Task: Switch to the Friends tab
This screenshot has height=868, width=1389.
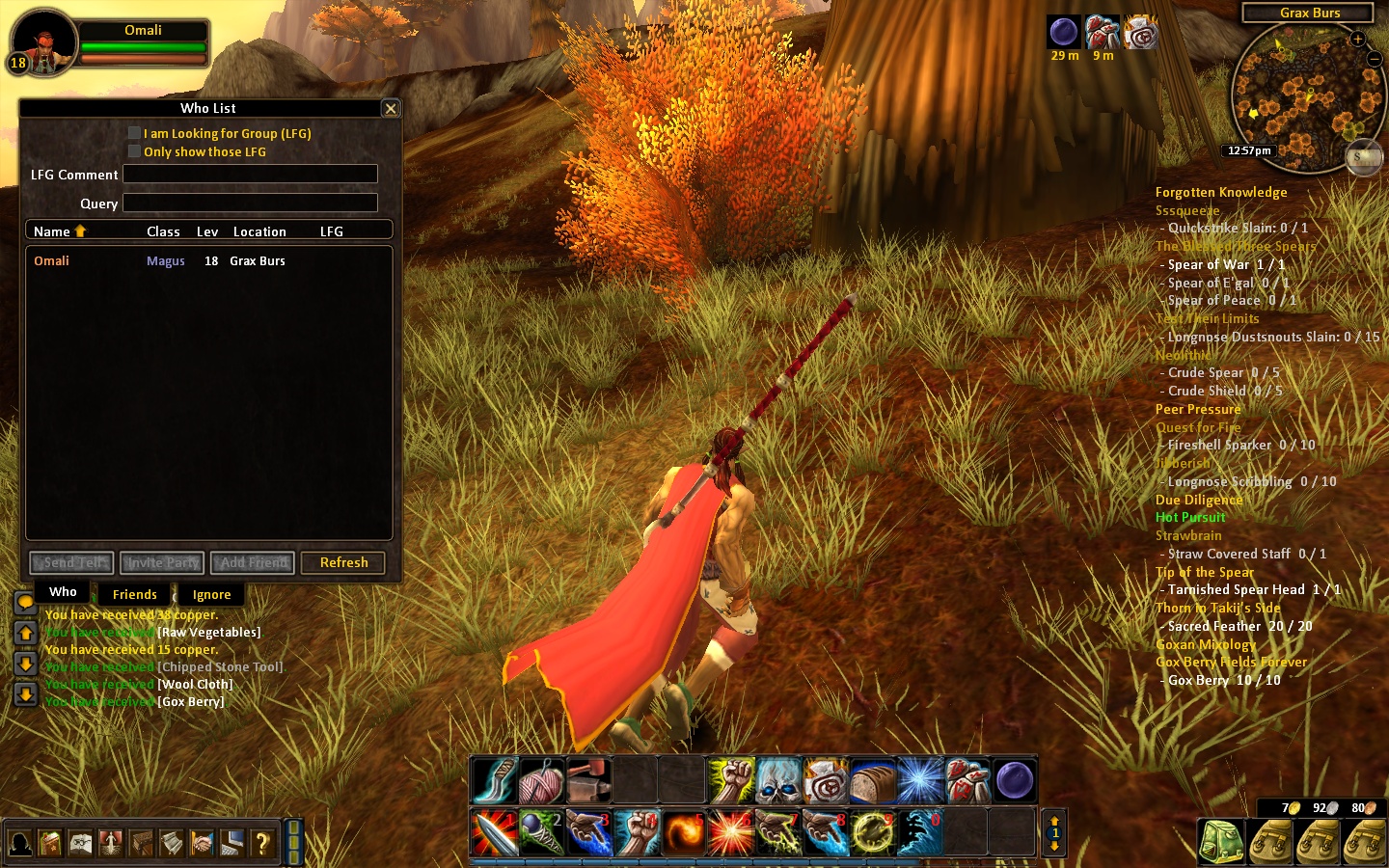Action: coord(134,594)
